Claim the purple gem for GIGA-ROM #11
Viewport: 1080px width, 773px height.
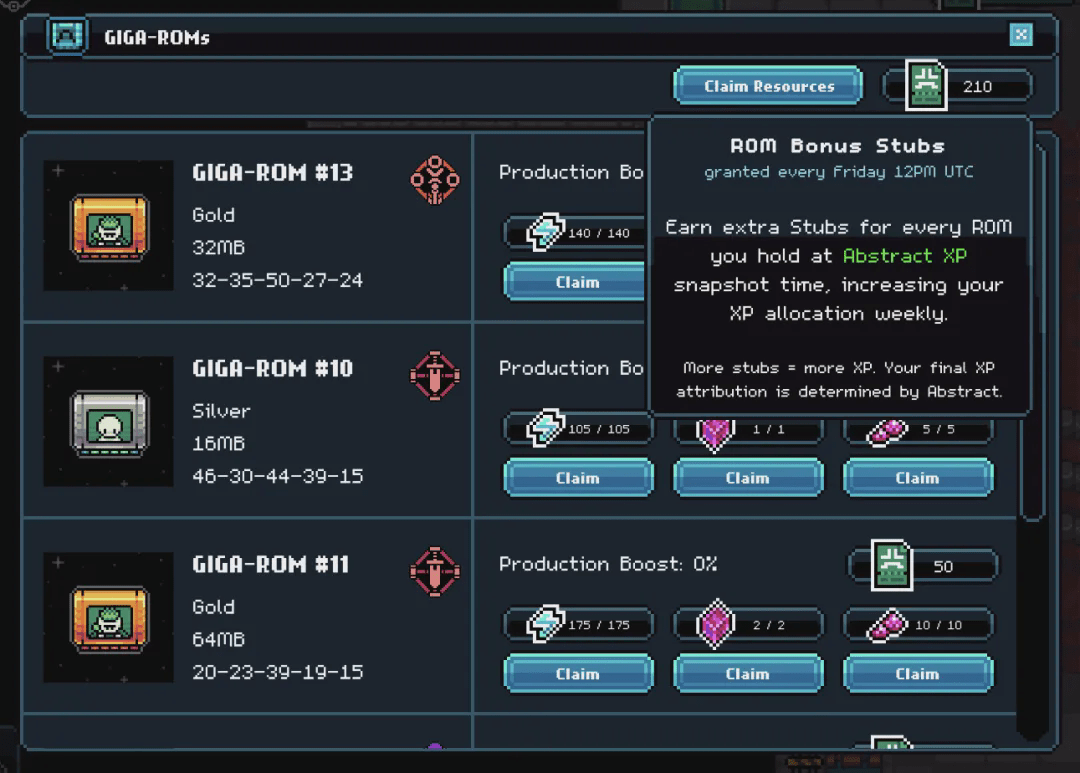[x=747, y=674]
